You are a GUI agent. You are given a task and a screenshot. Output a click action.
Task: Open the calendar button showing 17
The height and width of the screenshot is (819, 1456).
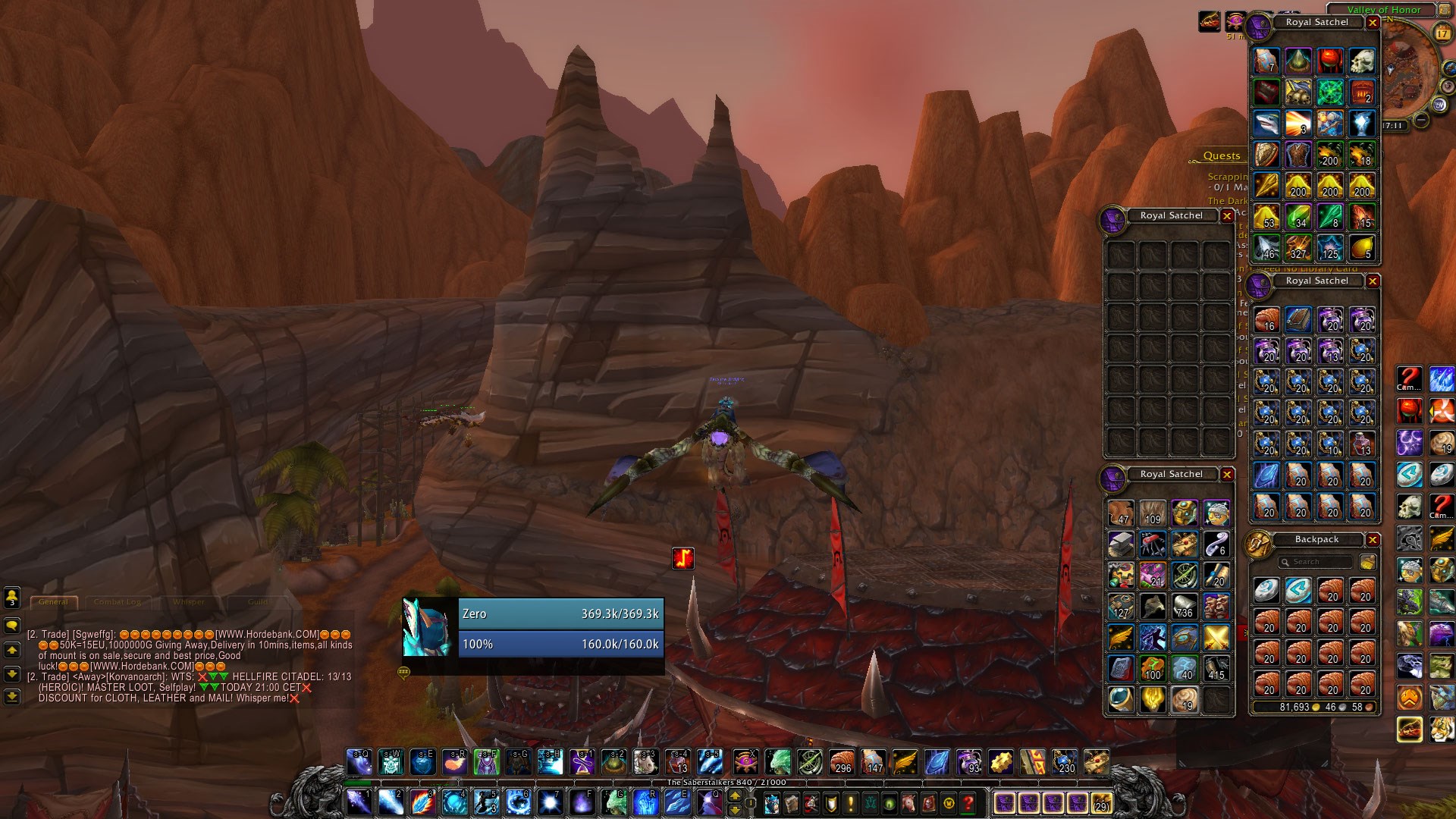1442,33
